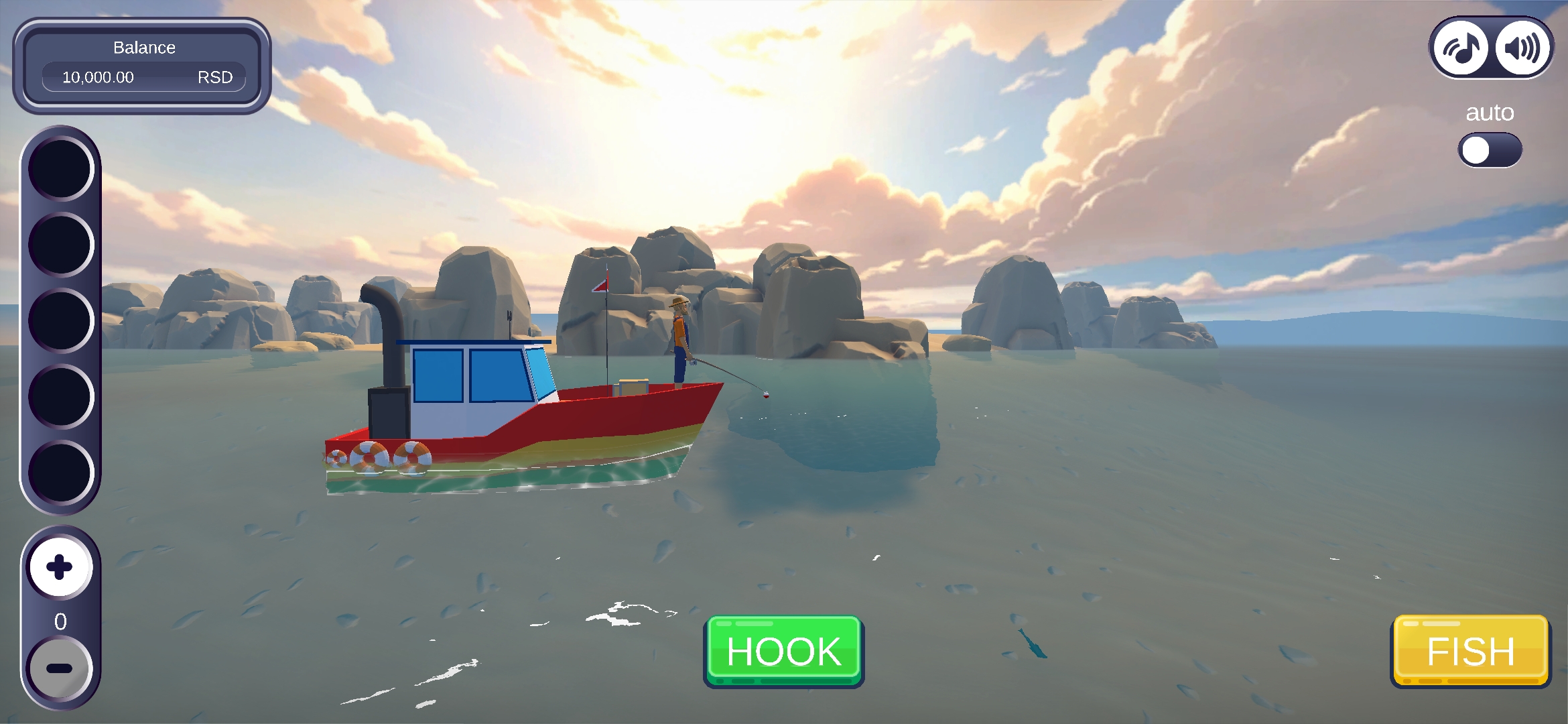This screenshot has width=1568, height=724.
Task: Mute the music with the note icon
Action: point(1461,48)
